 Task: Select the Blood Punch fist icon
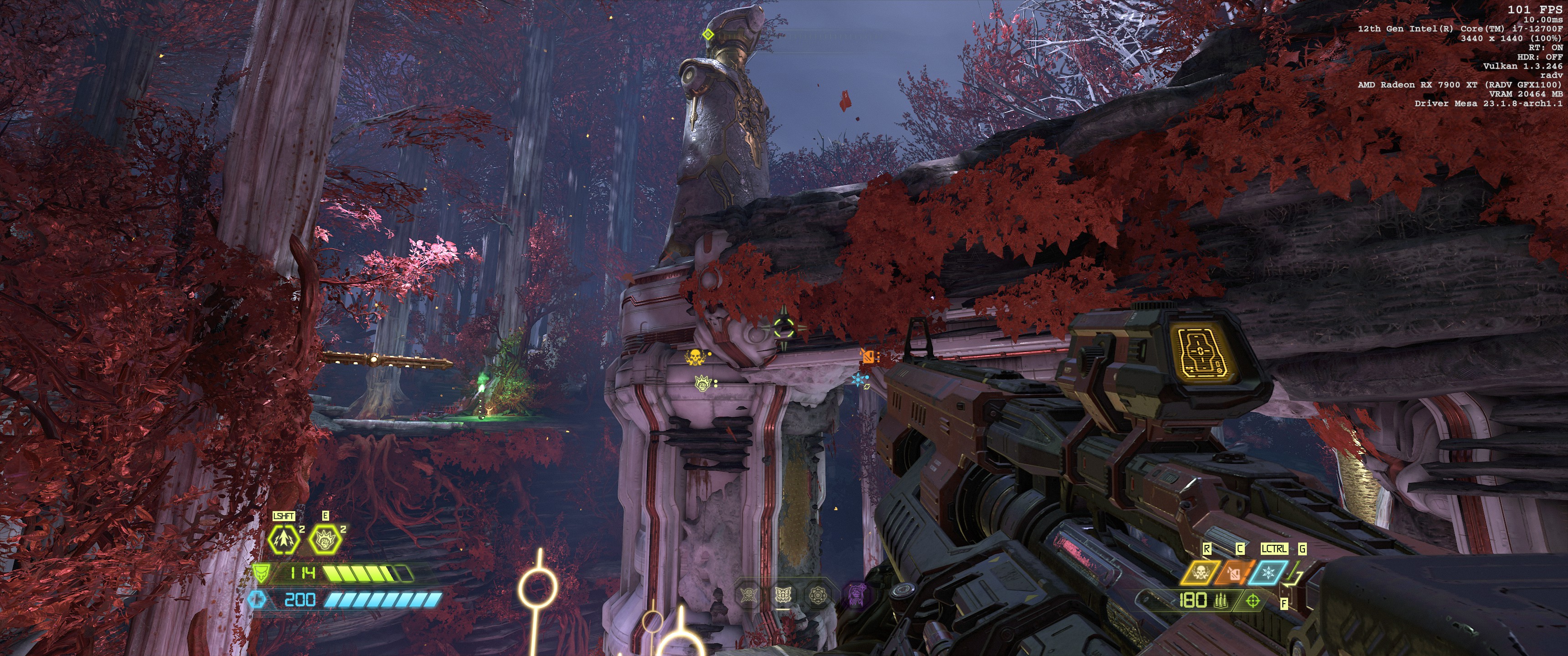click(325, 538)
